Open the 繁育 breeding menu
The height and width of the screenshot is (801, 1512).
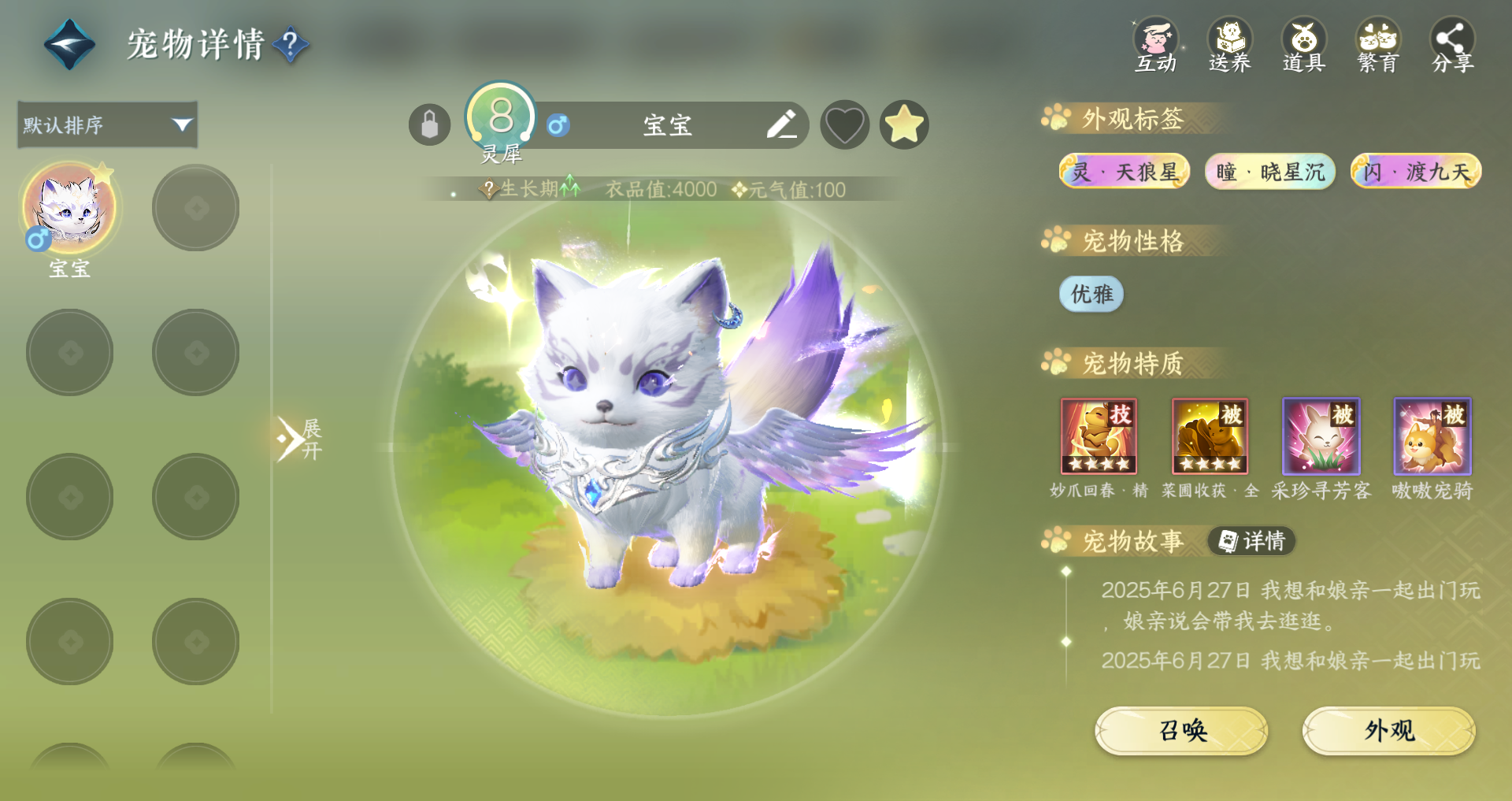1377,45
